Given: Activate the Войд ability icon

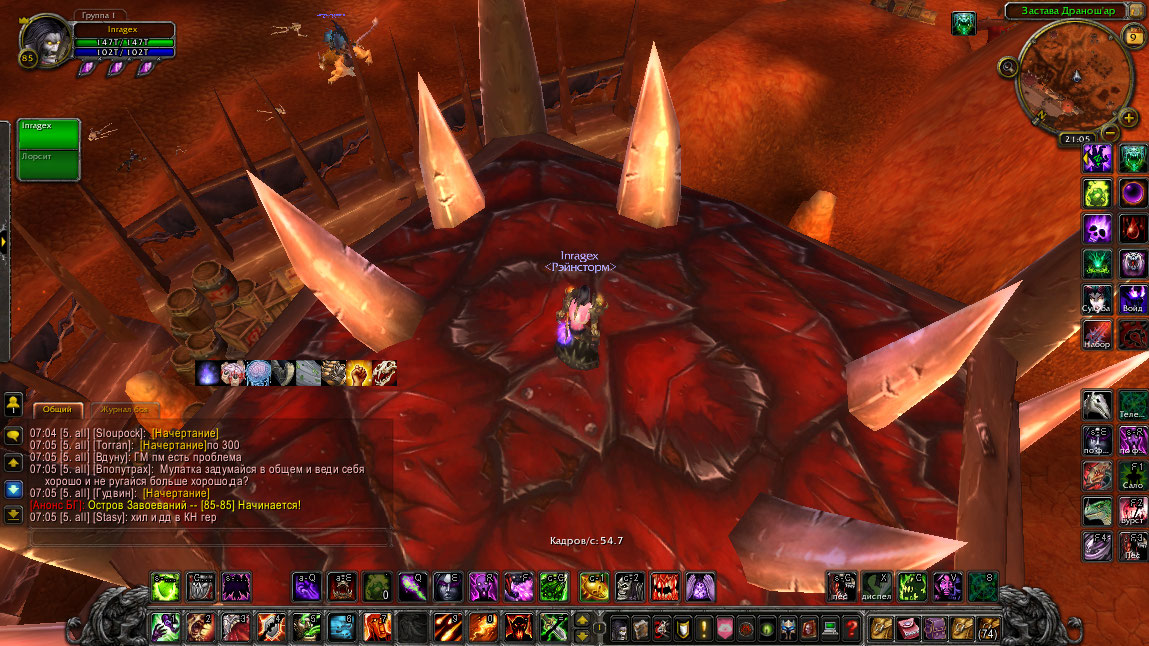Looking at the screenshot, I should click(1133, 298).
